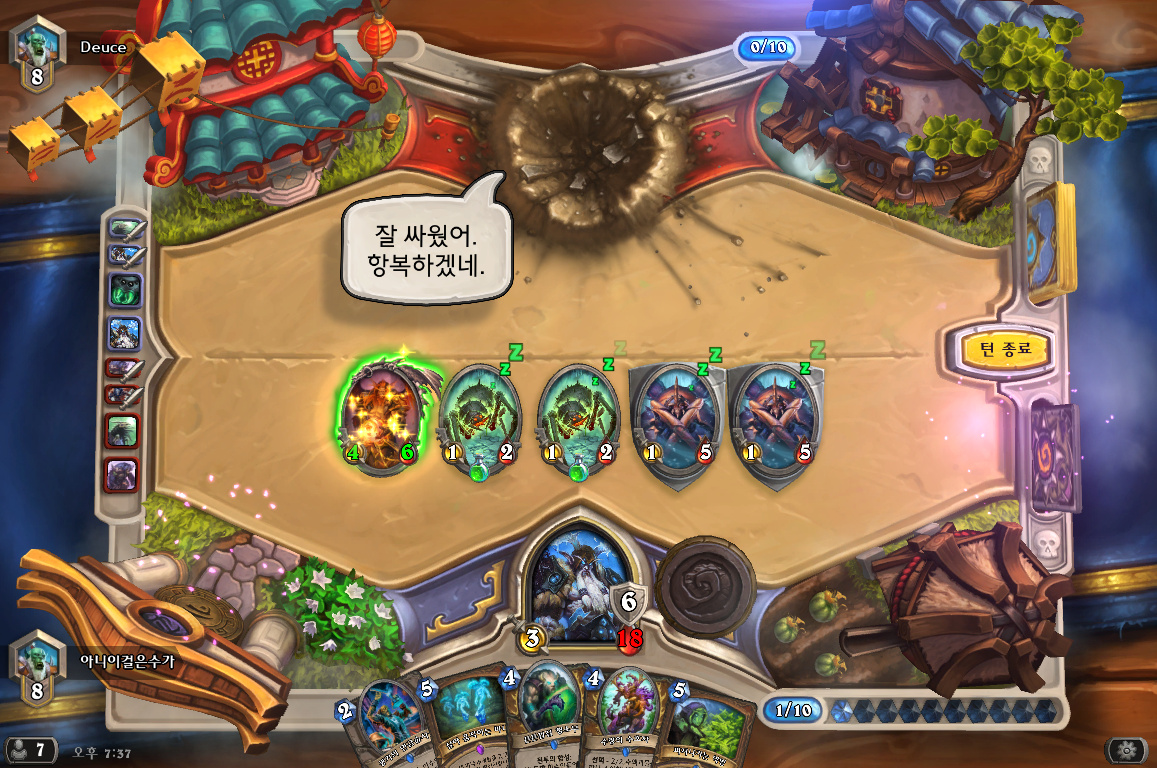View the bottom purple history tile
This screenshot has width=1157, height=768.
point(123,474)
